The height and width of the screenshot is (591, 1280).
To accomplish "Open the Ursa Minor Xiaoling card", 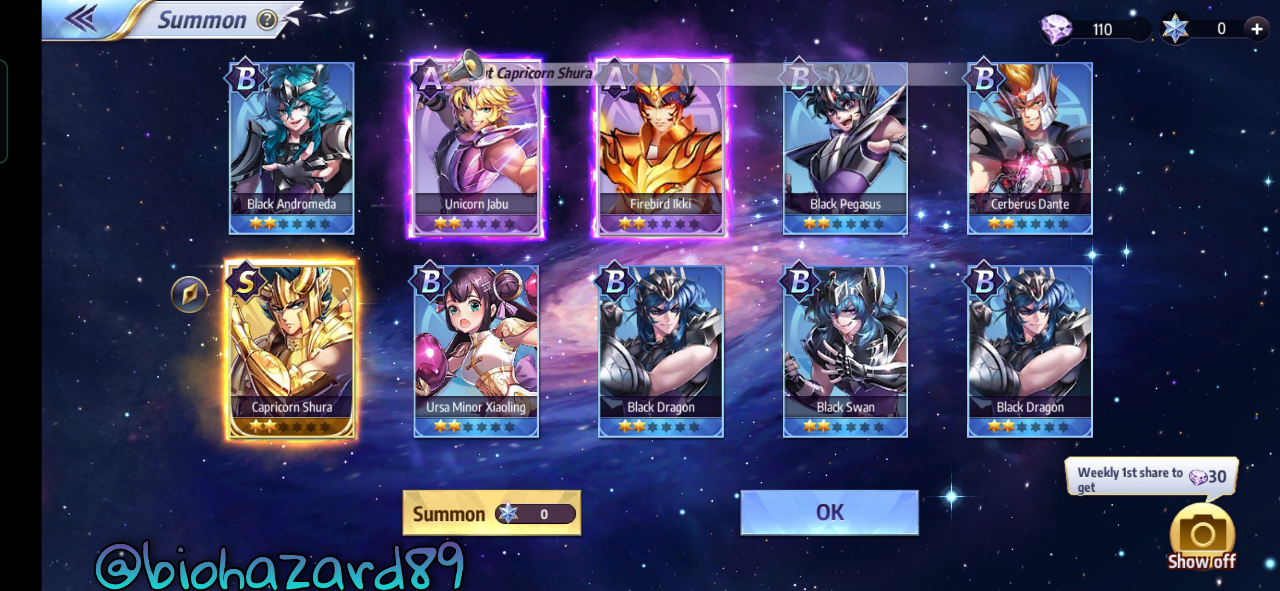I will click(x=477, y=350).
